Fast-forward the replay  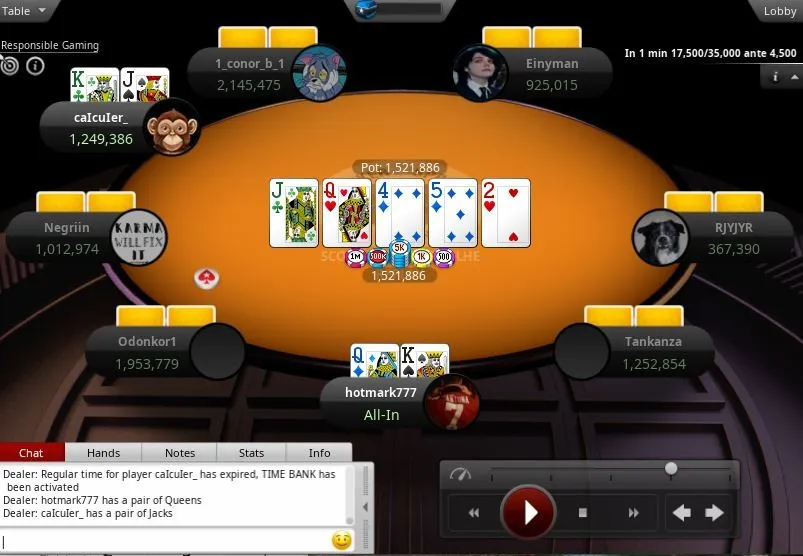coord(633,513)
